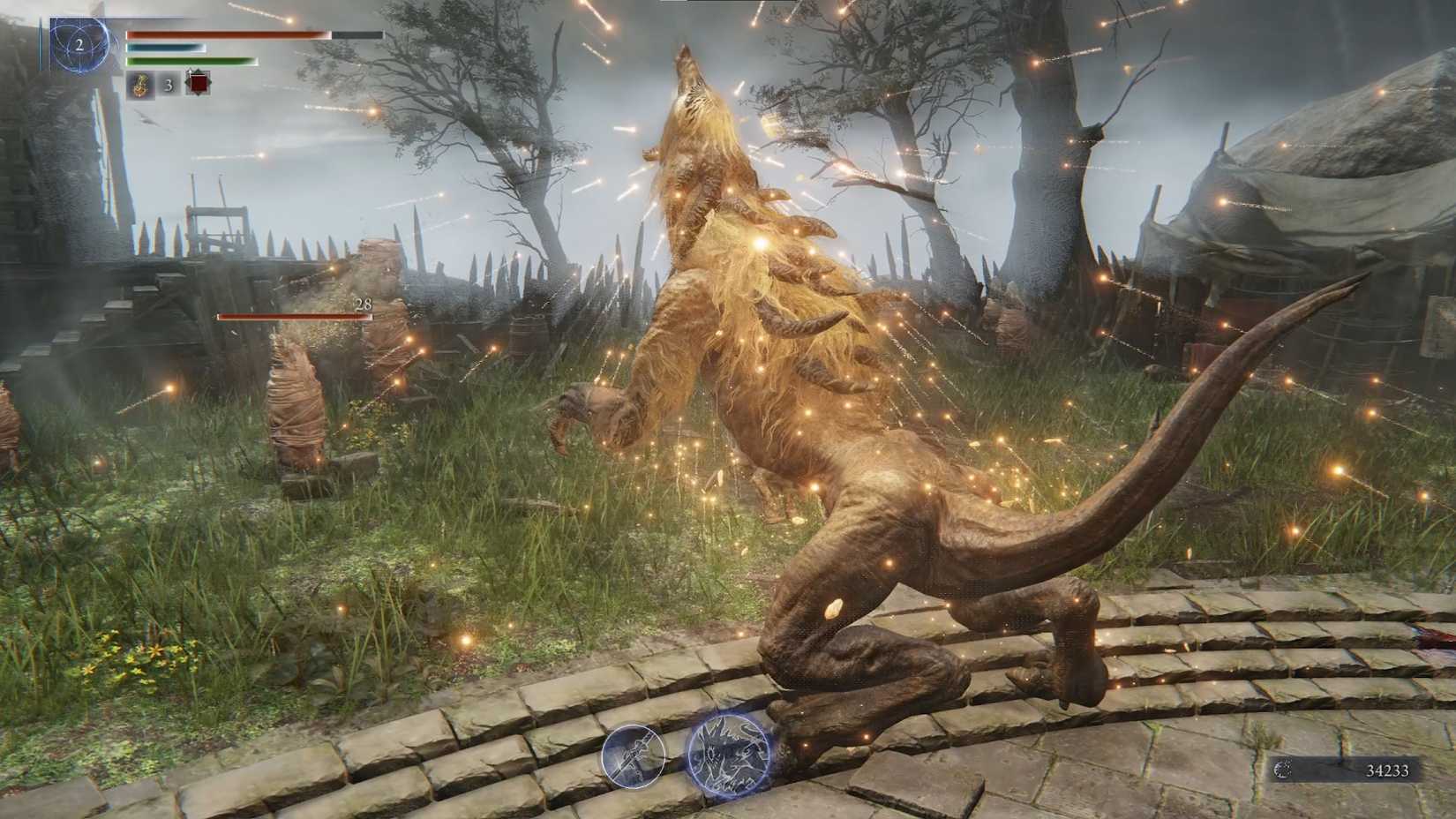Viewport: 1456px width, 819px height.
Task: Open the spirit ash selection wheel
Action: (x=726, y=755)
